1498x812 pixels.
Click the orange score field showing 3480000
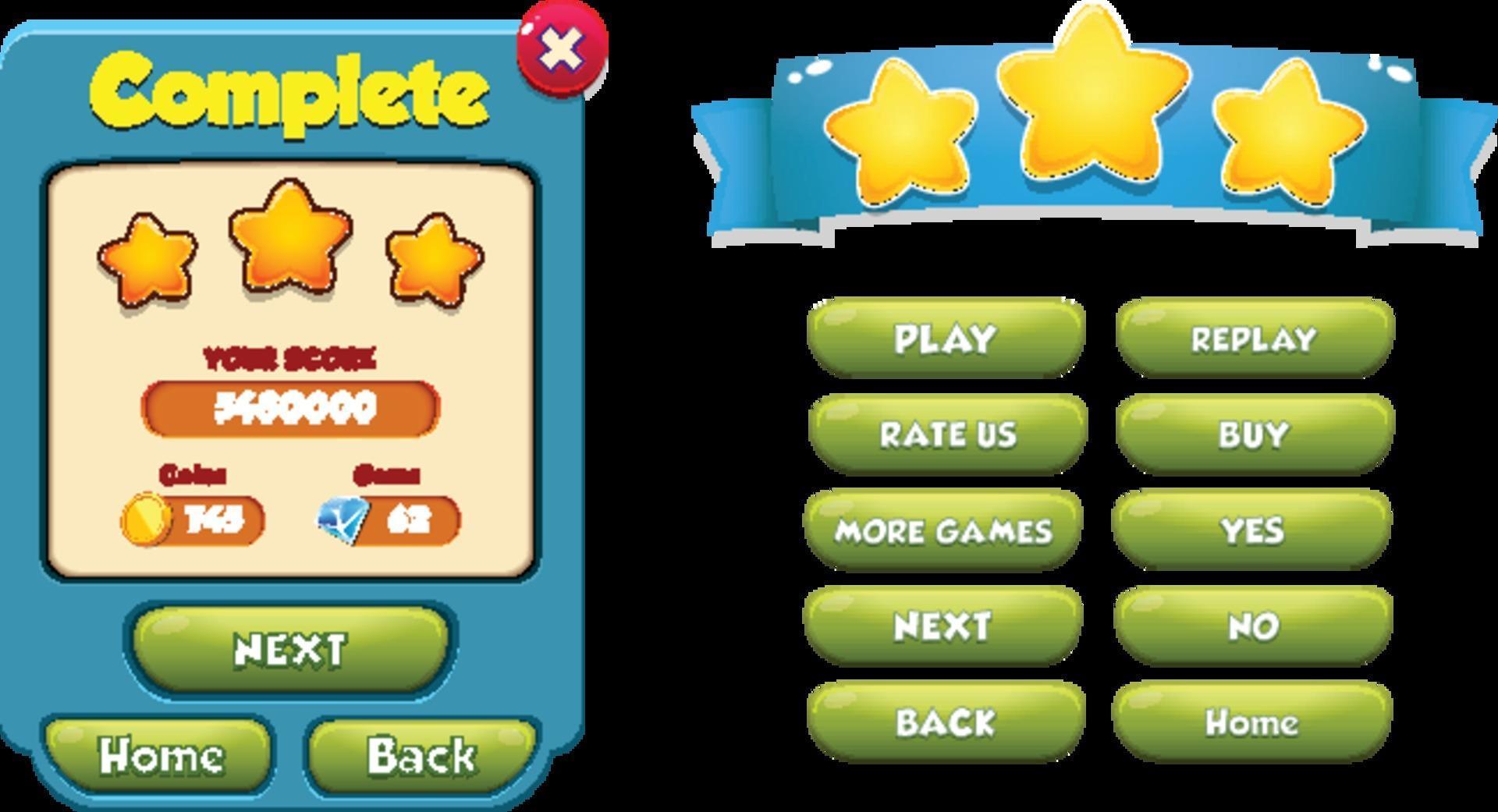click(289, 406)
